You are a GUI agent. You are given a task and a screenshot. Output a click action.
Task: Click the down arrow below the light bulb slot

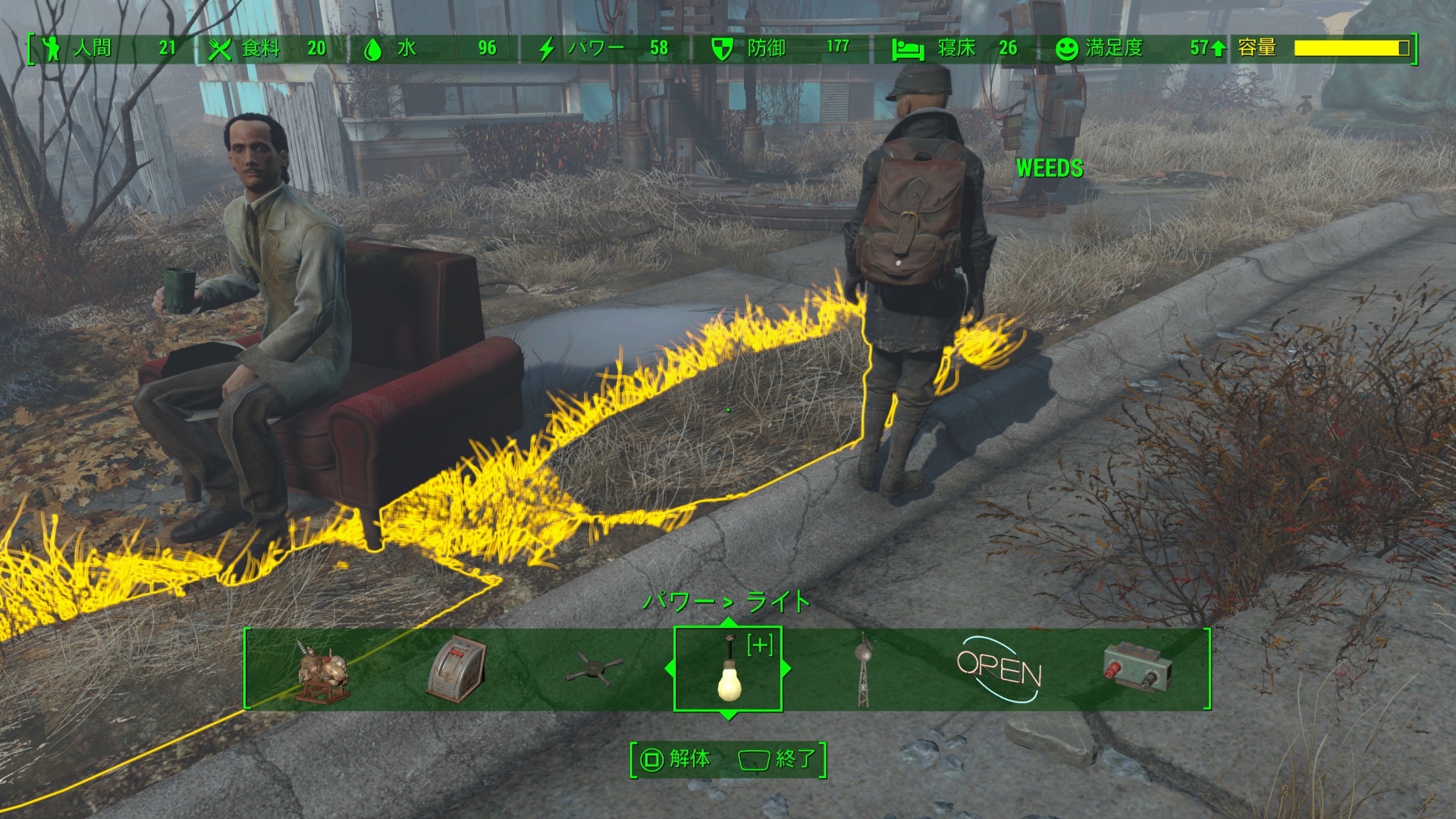coord(728,715)
